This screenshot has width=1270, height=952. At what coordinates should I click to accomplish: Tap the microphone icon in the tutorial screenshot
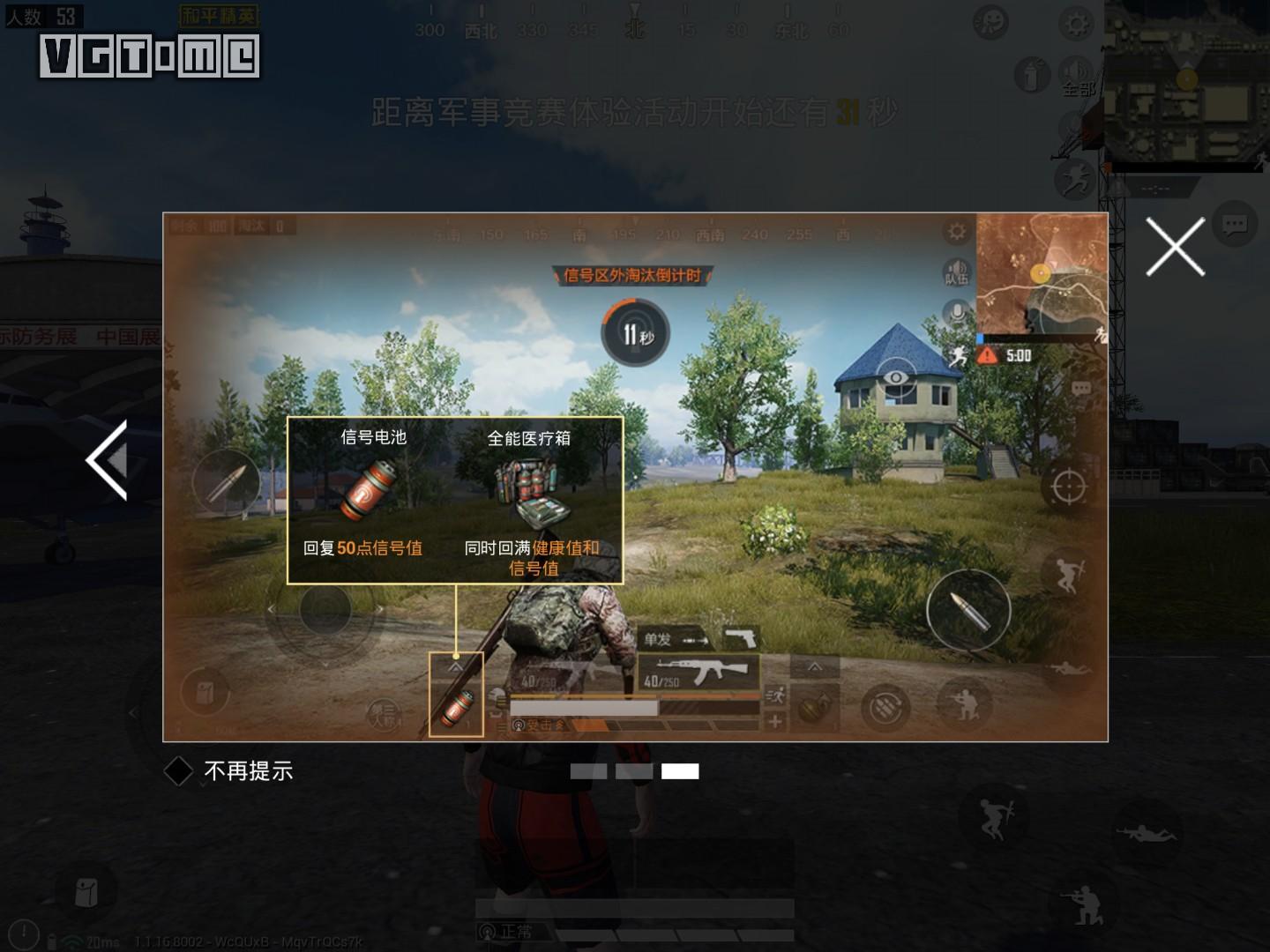[957, 311]
